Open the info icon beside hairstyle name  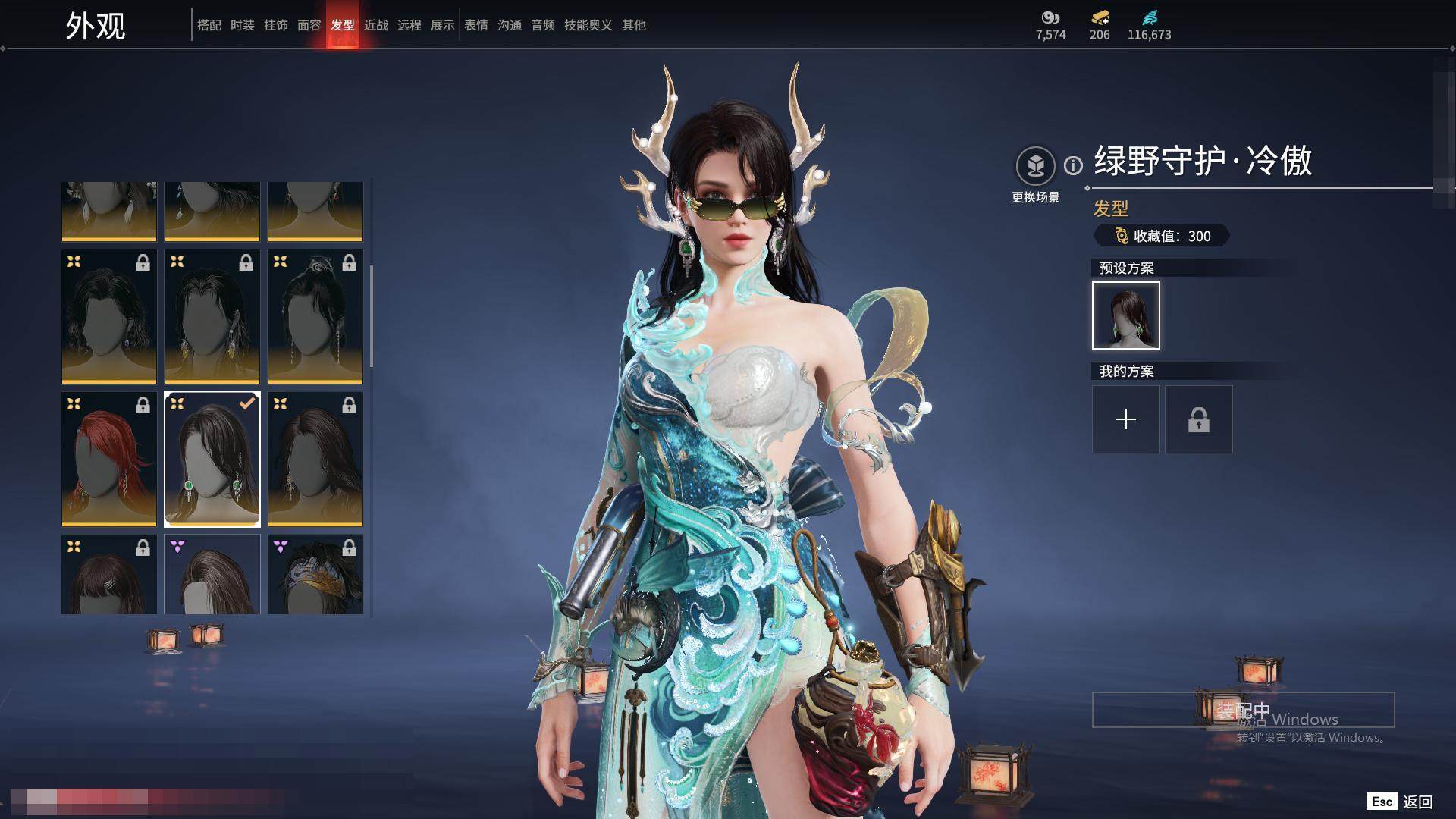click(1073, 165)
